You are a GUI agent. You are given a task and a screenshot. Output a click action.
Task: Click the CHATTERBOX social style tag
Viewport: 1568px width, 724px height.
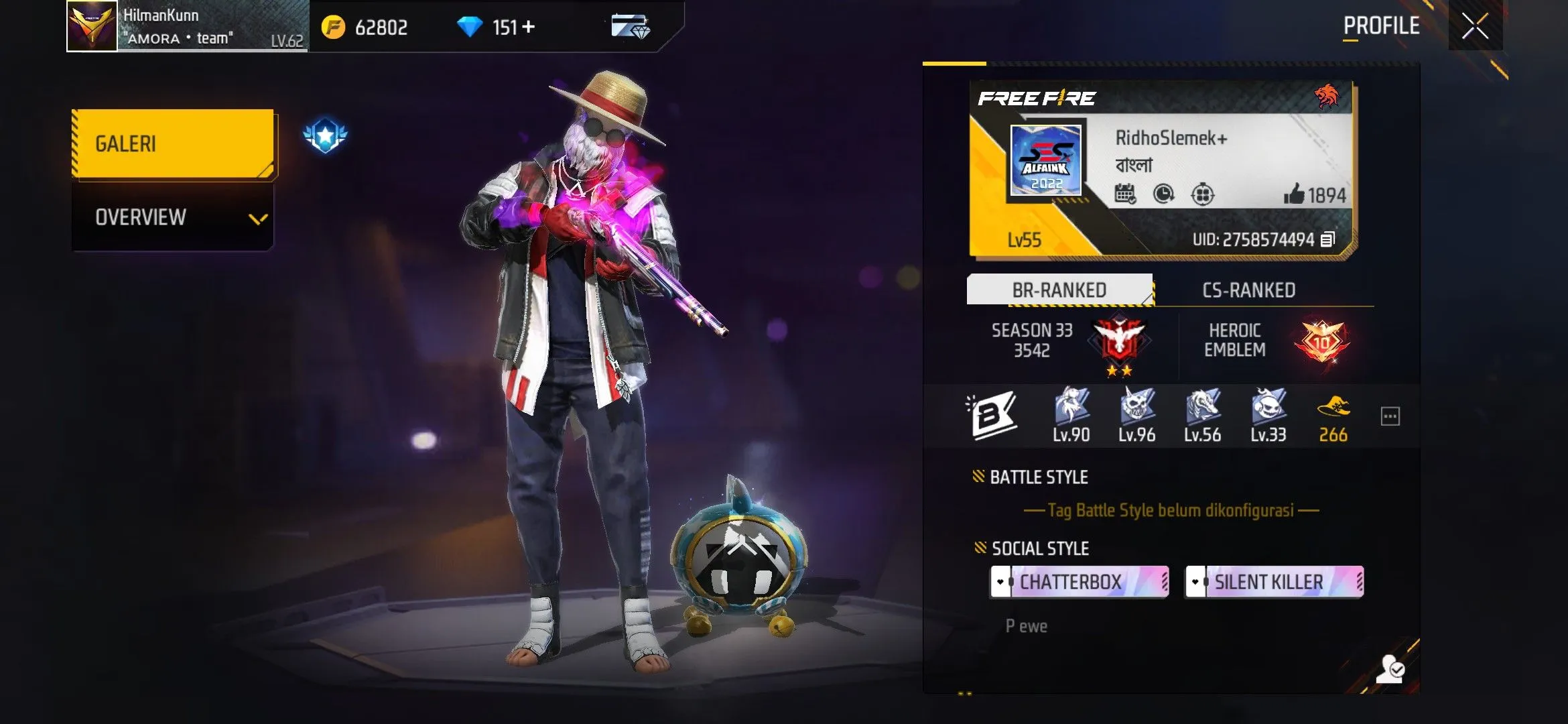1079,581
